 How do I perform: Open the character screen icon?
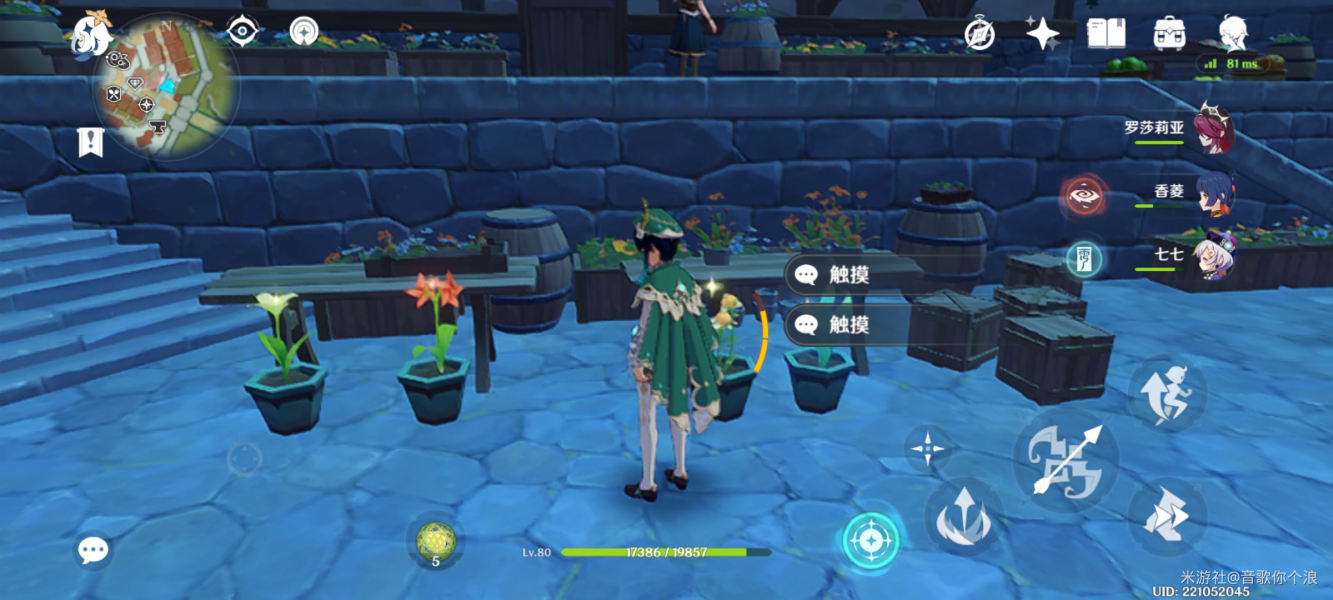(1232, 33)
